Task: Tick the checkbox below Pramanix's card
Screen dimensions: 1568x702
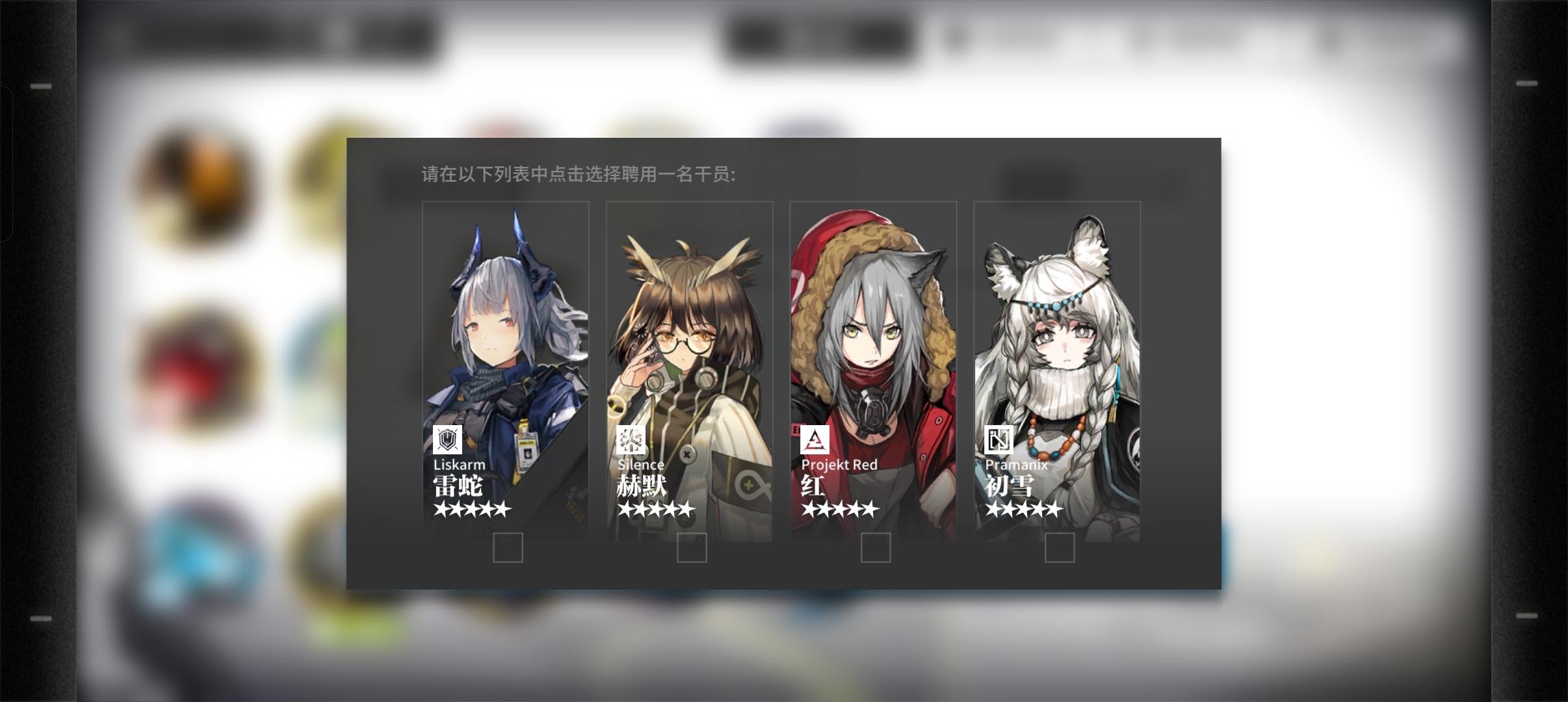Action: click(1060, 549)
